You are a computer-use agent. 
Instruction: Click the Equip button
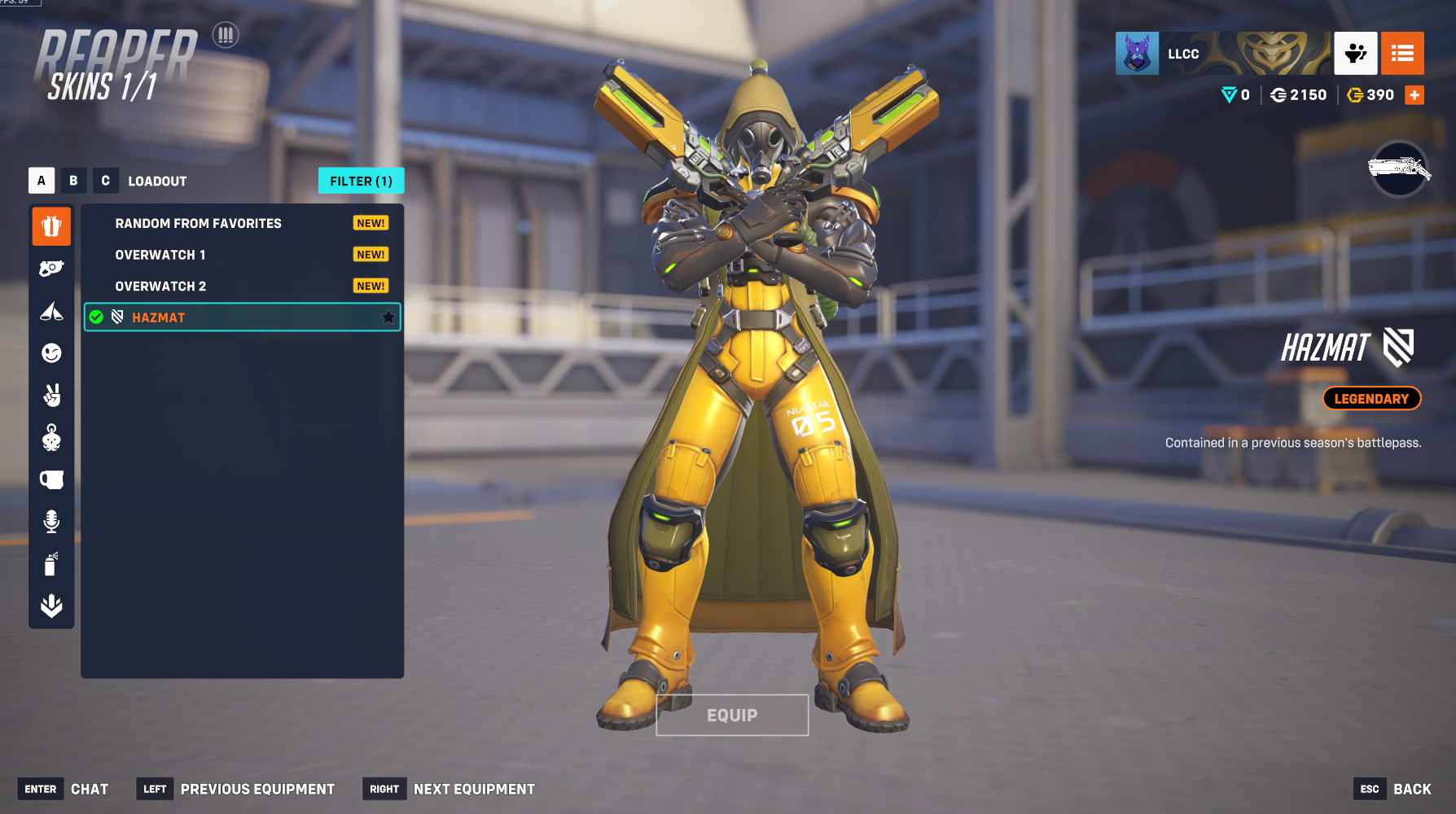point(732,715)
